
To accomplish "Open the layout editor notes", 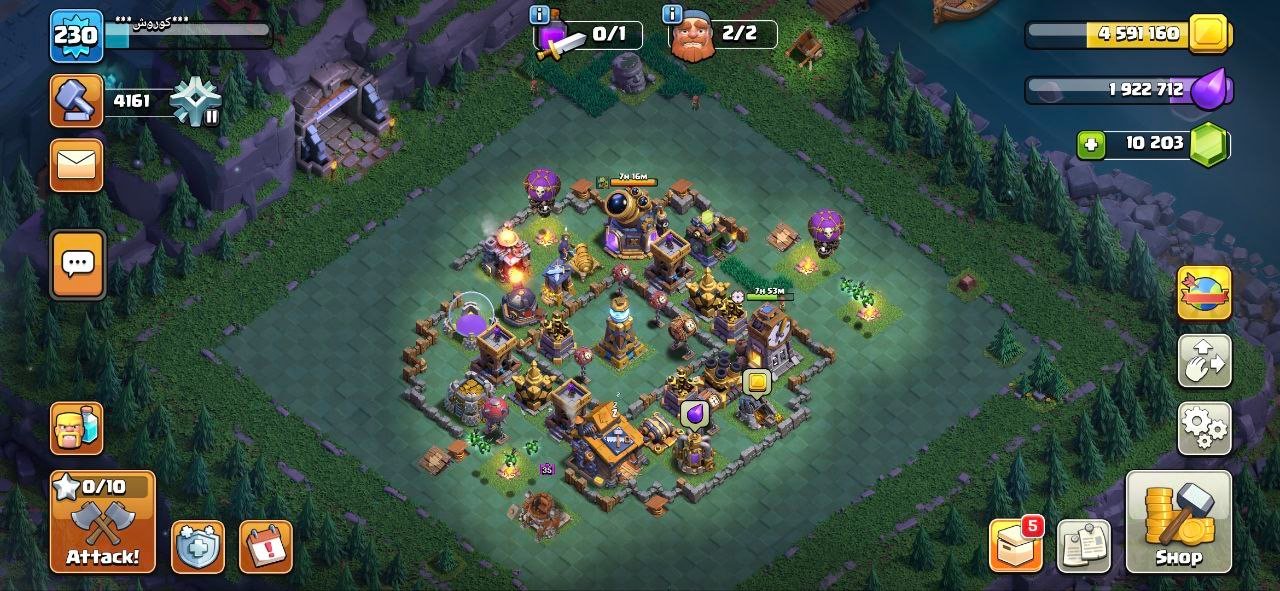I will [1083, 546].
